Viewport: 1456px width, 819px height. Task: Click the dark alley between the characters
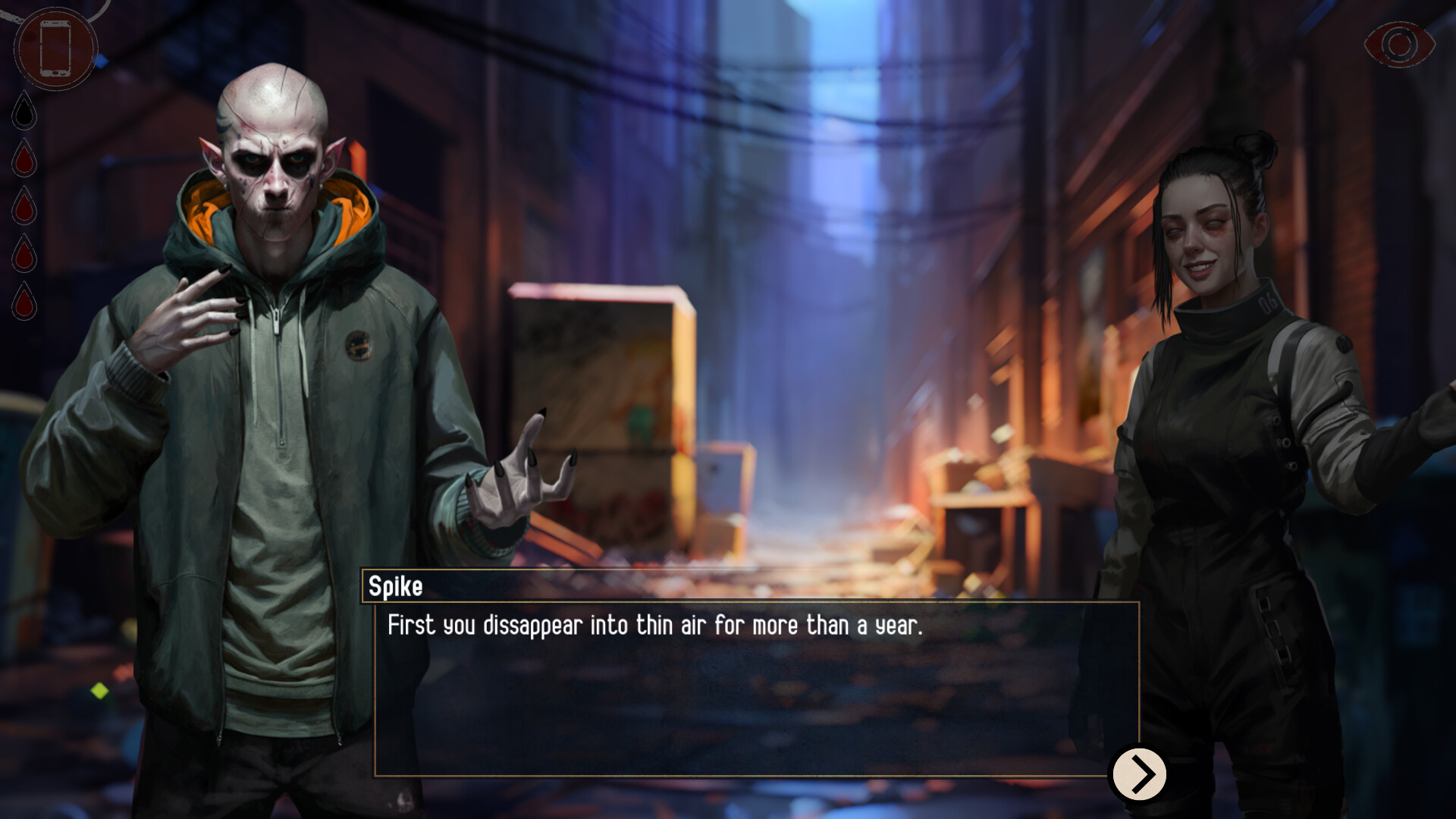tap(819, 303)
